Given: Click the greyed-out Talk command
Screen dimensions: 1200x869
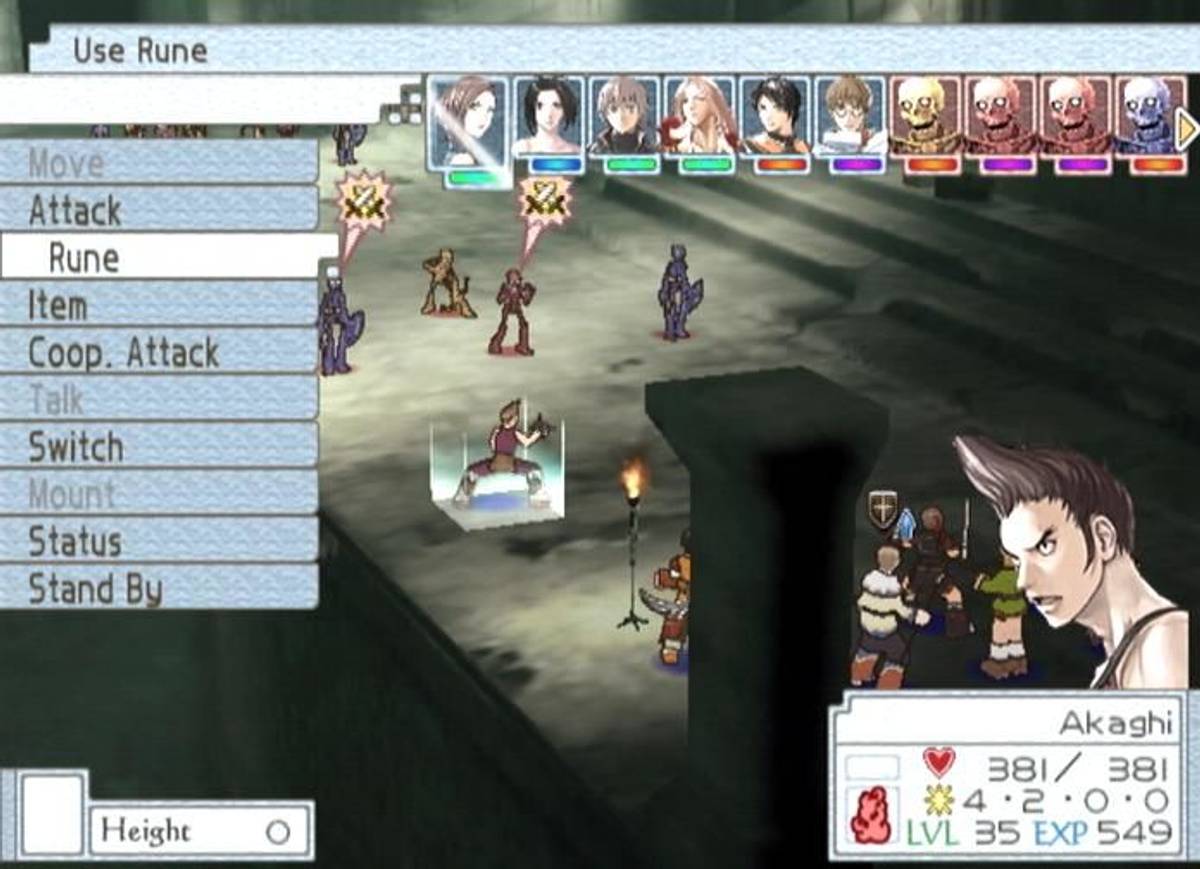Looking at the screenshot, I should click(x=160, y=400).
